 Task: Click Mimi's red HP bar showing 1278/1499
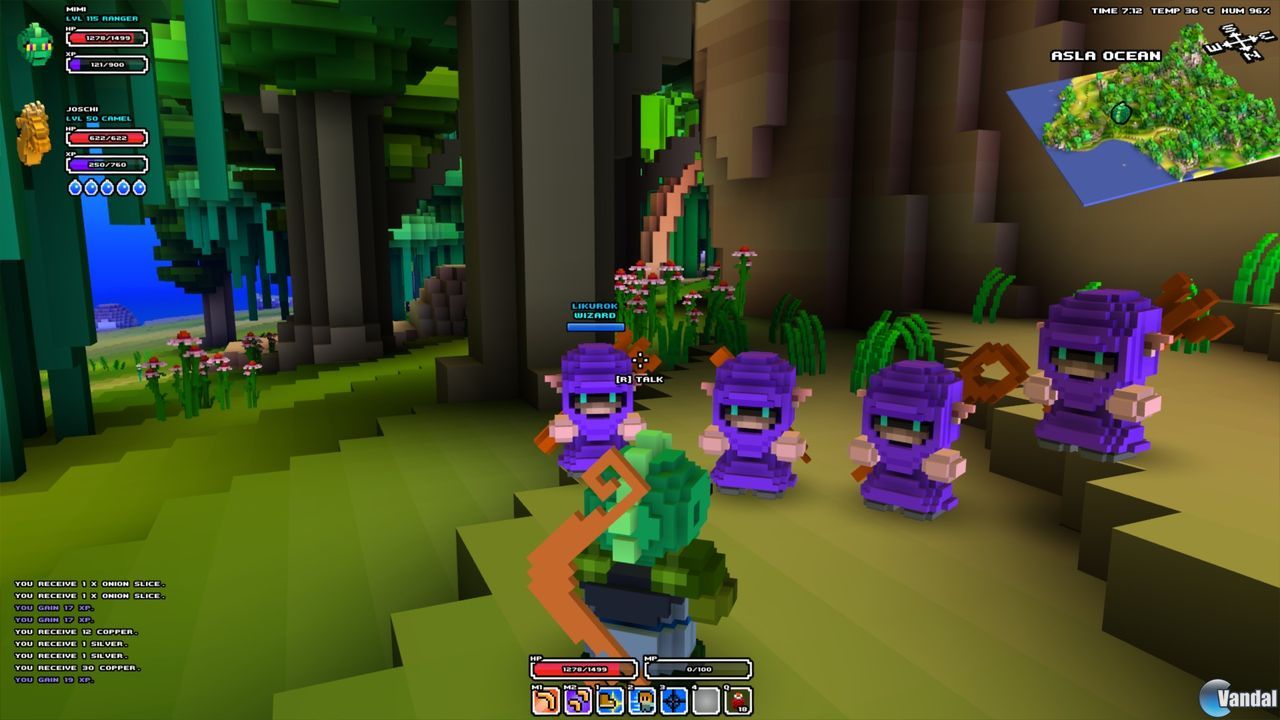[x=104, y=37]
